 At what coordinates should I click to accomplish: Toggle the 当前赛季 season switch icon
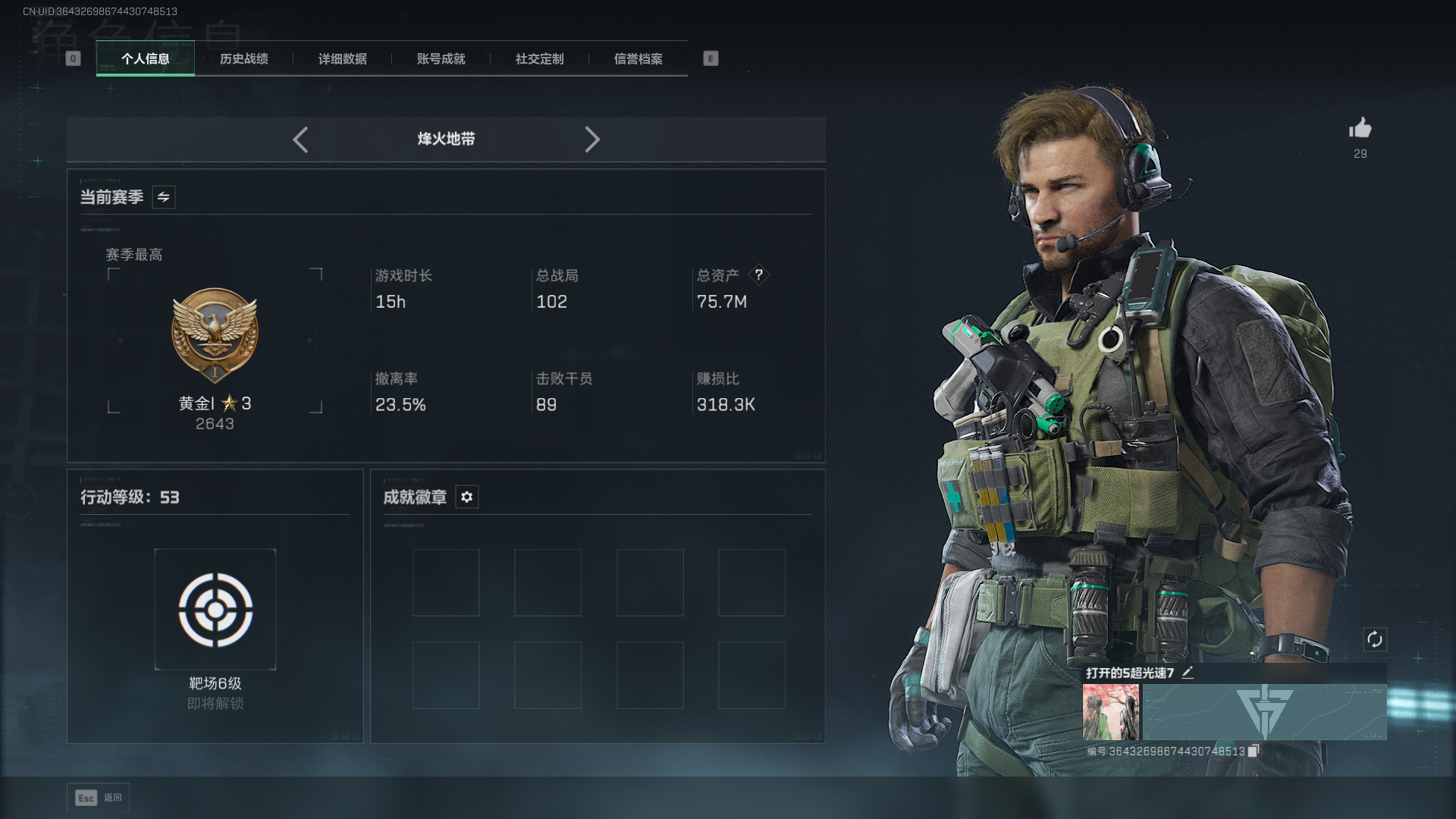tap(164, 197)
